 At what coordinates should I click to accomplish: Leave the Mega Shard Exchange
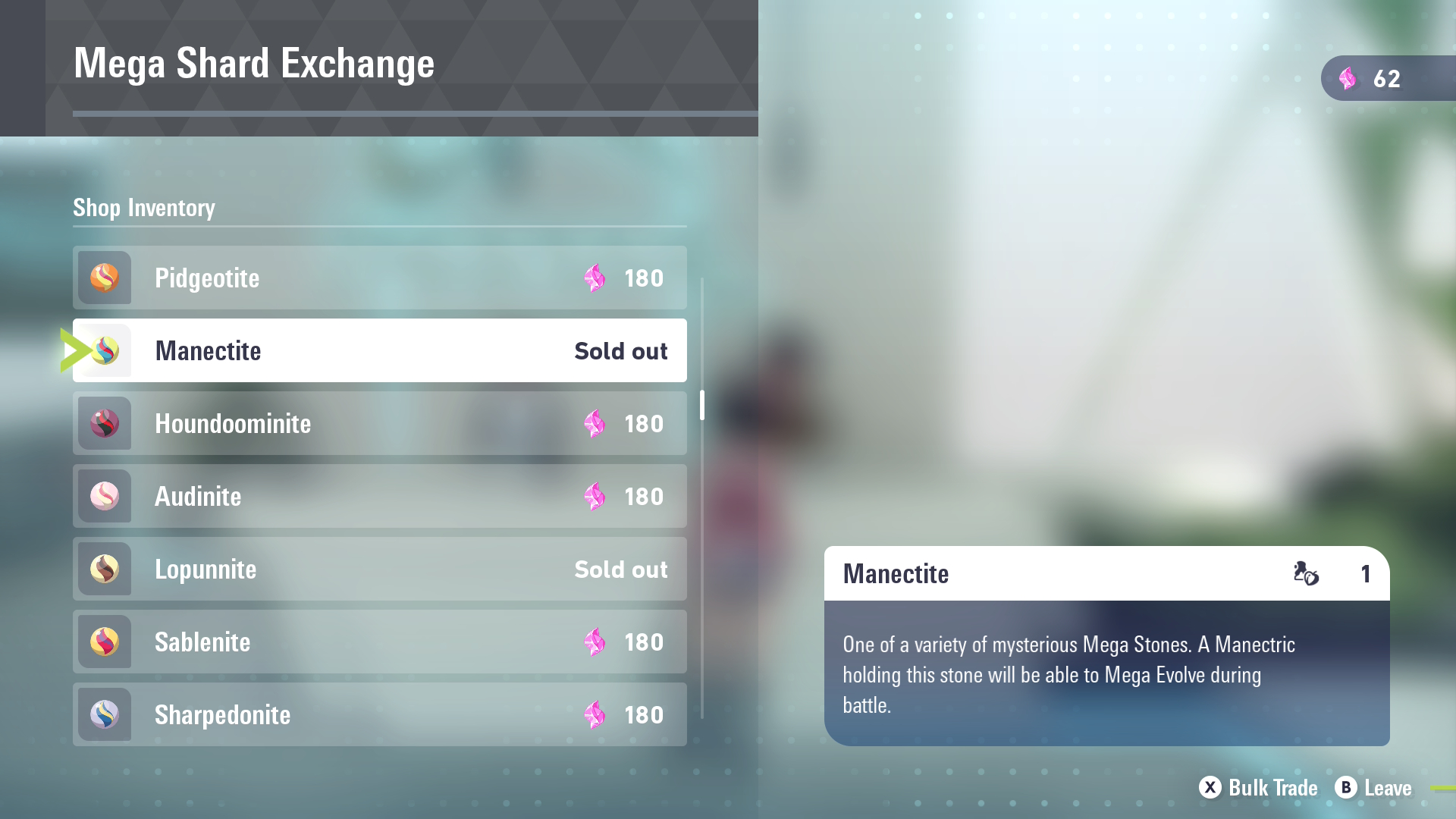coord(1373,788)
